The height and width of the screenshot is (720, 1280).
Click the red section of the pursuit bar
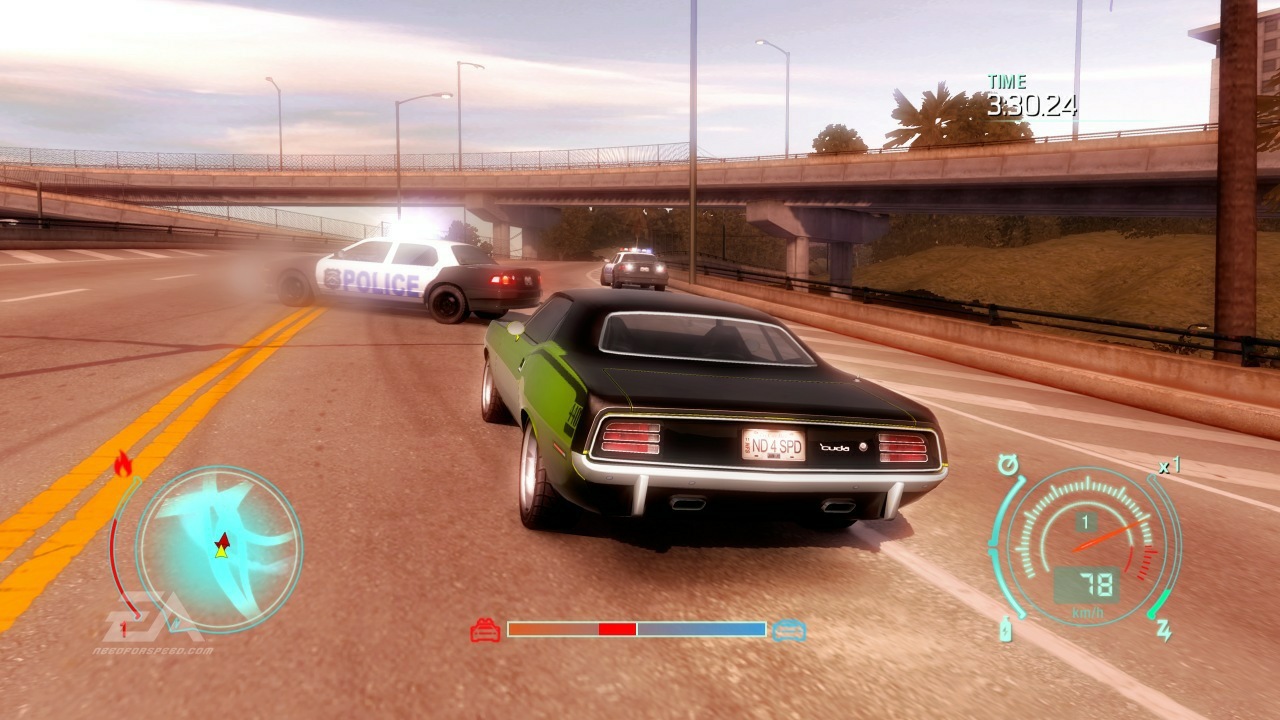615,630
